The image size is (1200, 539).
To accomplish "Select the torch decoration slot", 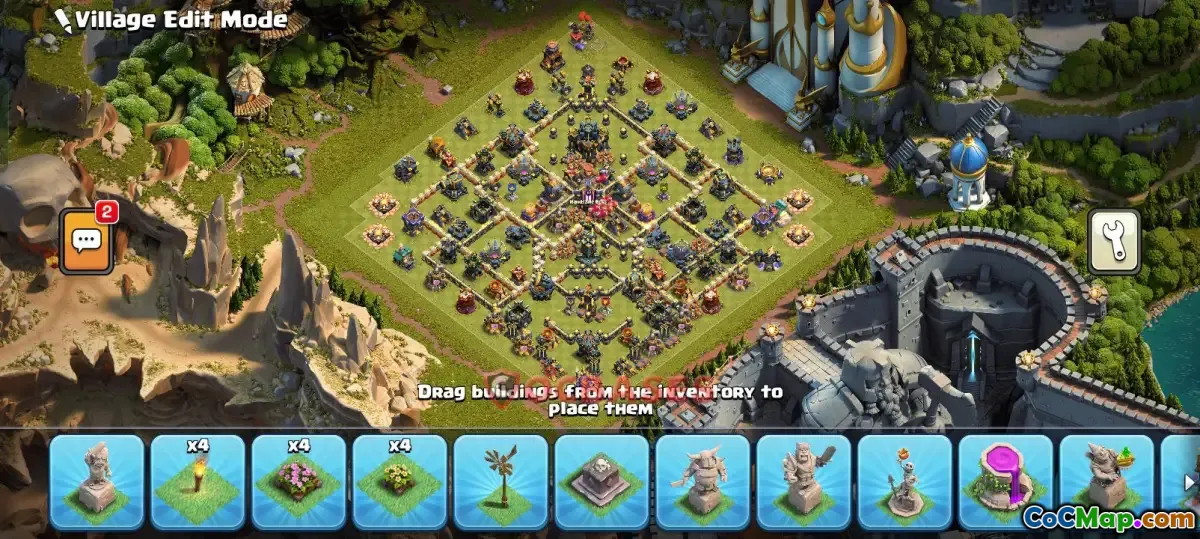I will (197, 481).
